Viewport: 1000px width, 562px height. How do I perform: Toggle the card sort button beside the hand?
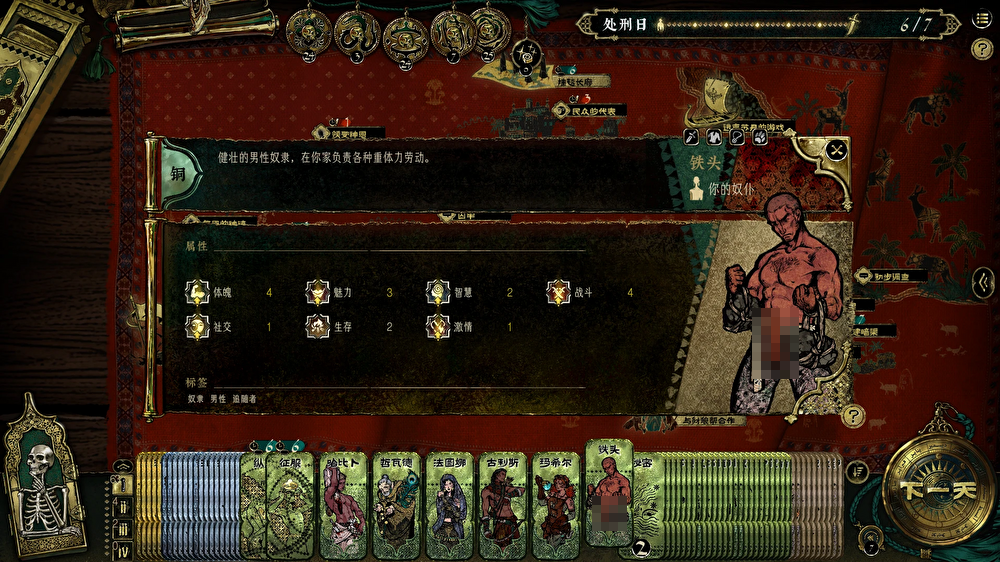[x=857, y=468]
